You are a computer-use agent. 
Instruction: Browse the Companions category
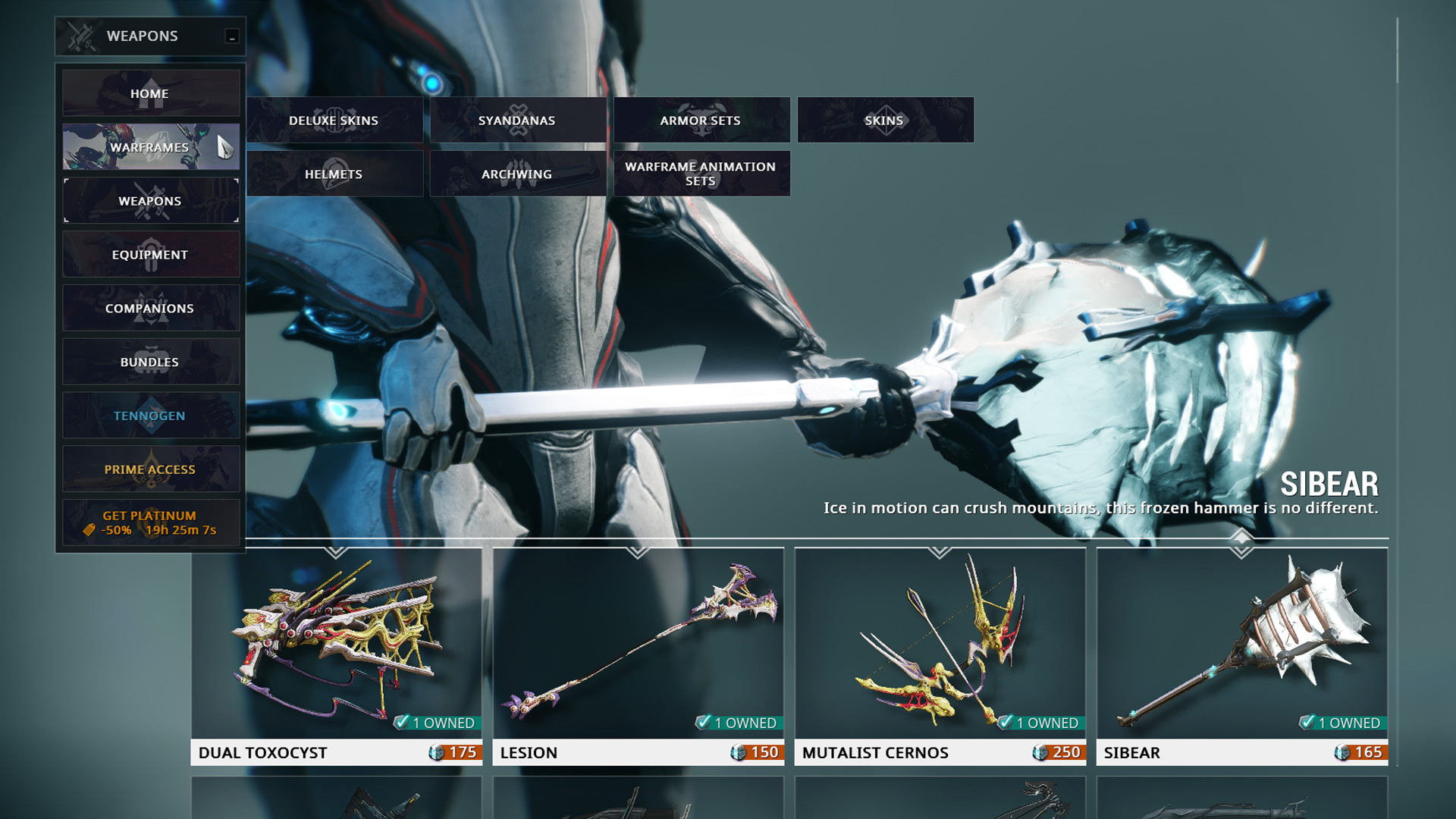coord(150,309)
